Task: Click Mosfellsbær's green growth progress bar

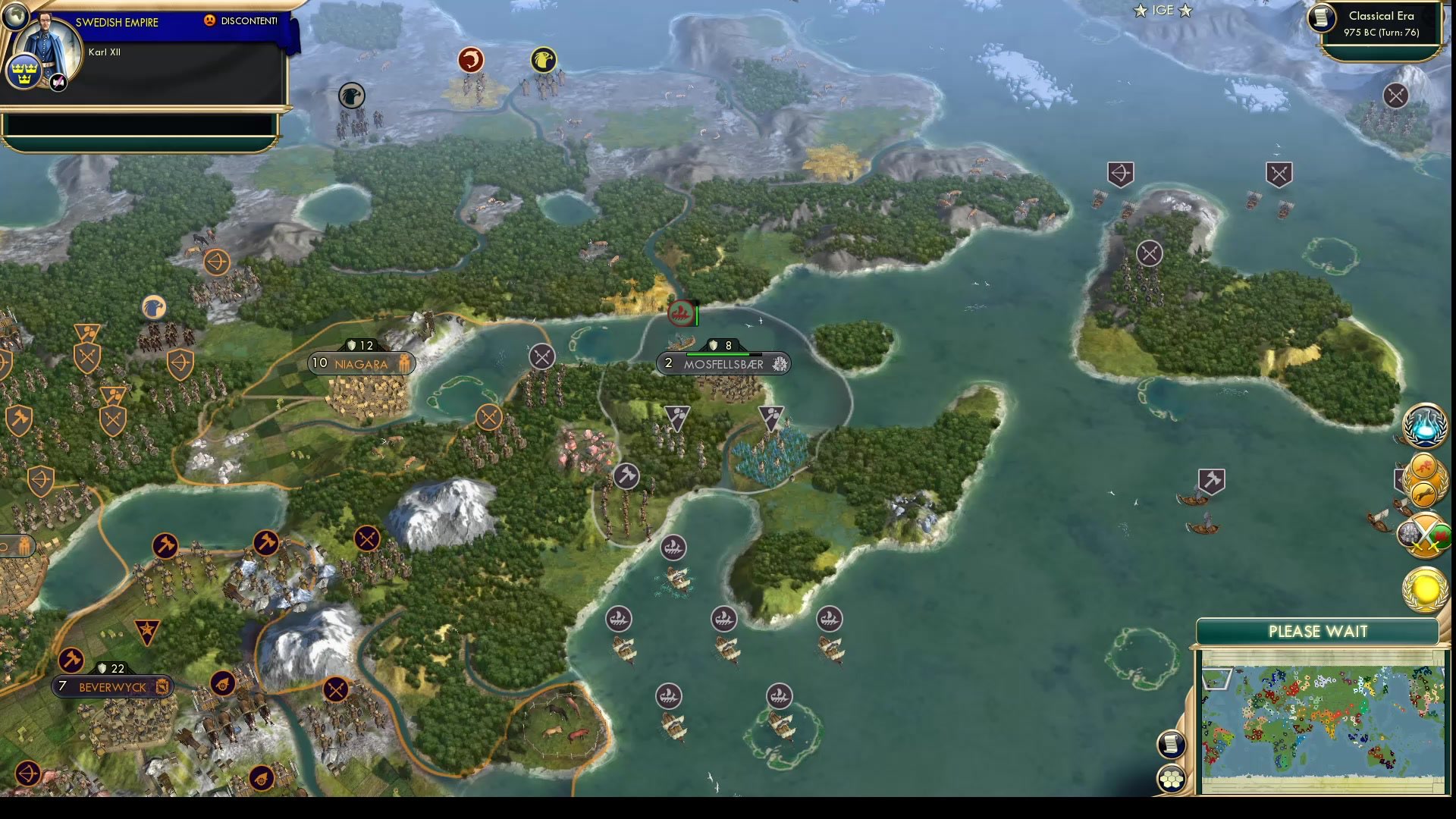Action: point(716,353)
